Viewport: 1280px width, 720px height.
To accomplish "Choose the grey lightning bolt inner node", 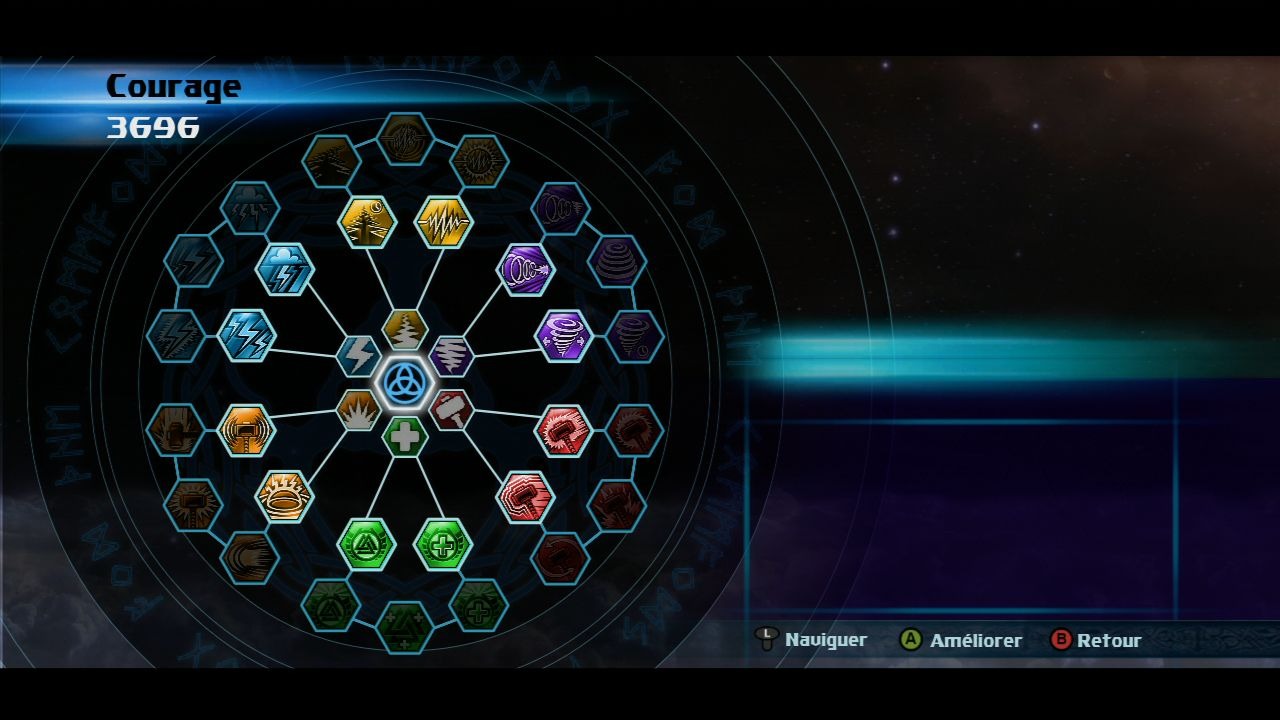I will tap(358, 356).
